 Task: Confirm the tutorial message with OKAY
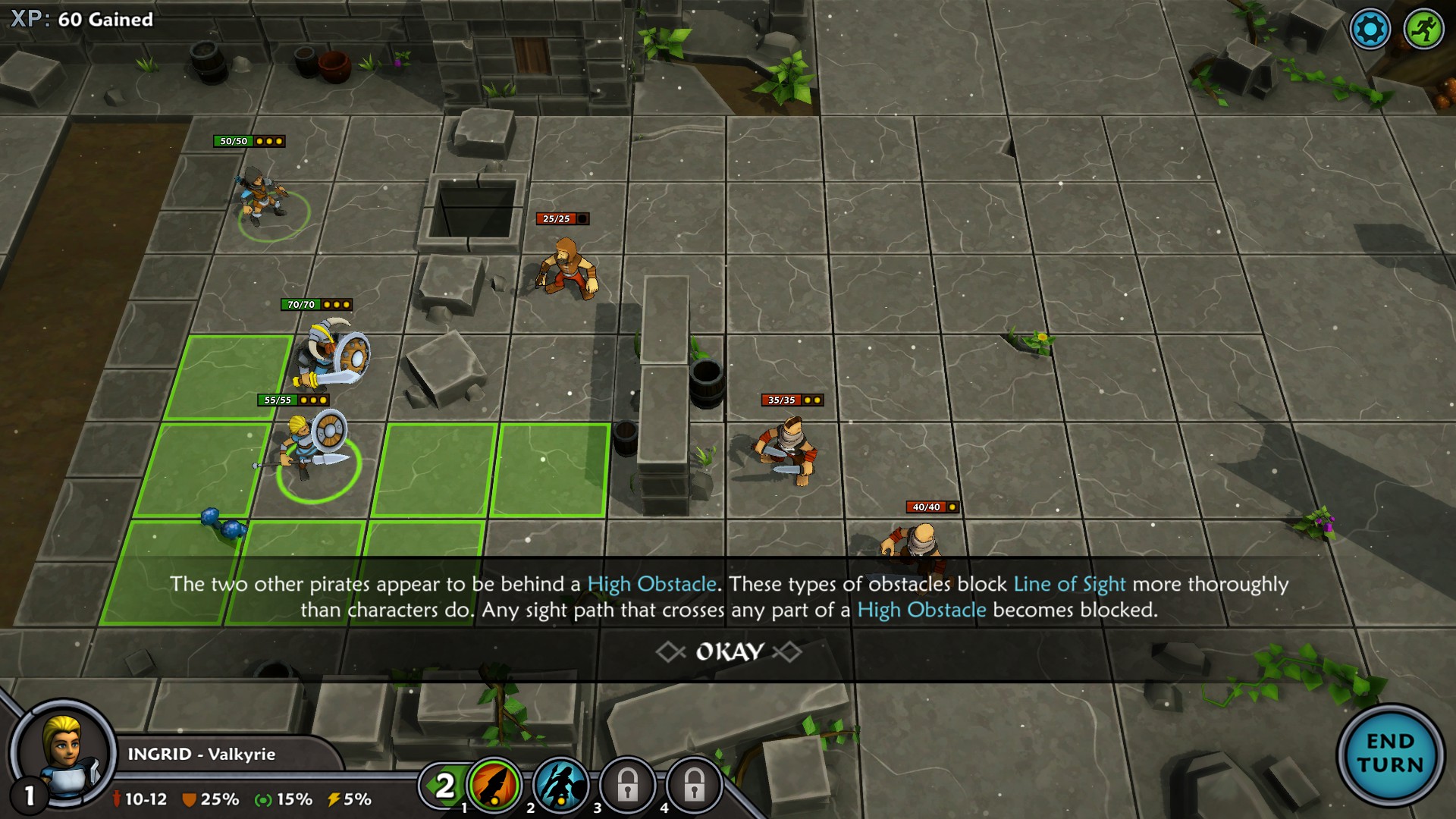[729, 652]
